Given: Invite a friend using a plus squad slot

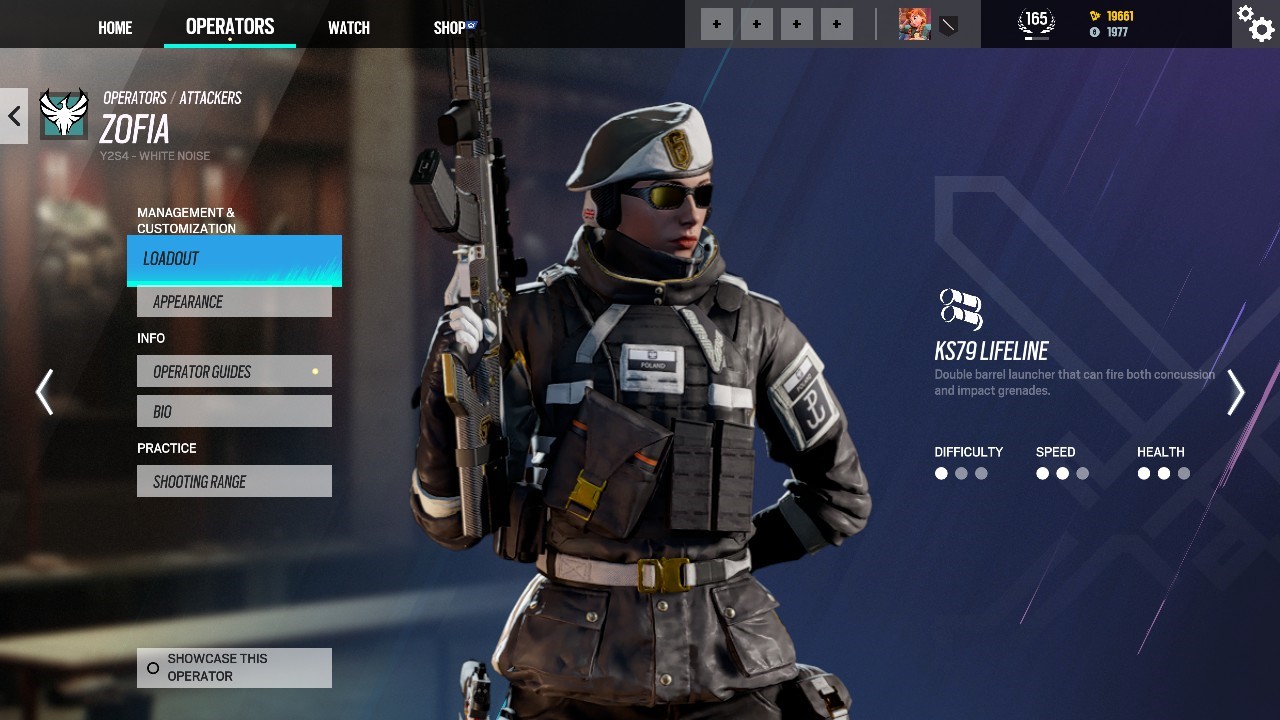Looking at the screenshot, I should click(x=716, y=23).
